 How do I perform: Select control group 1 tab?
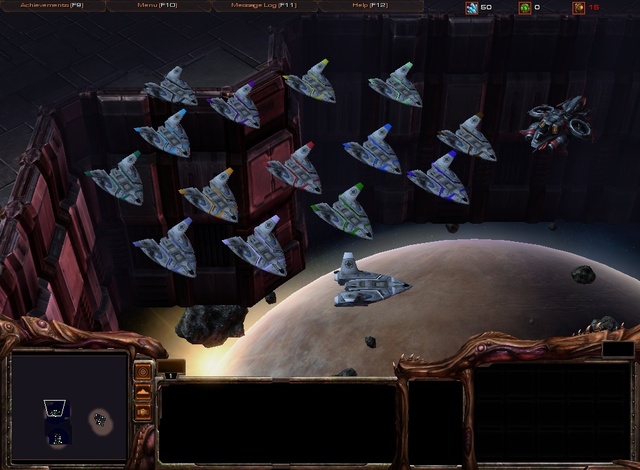(x=171, y=374)
